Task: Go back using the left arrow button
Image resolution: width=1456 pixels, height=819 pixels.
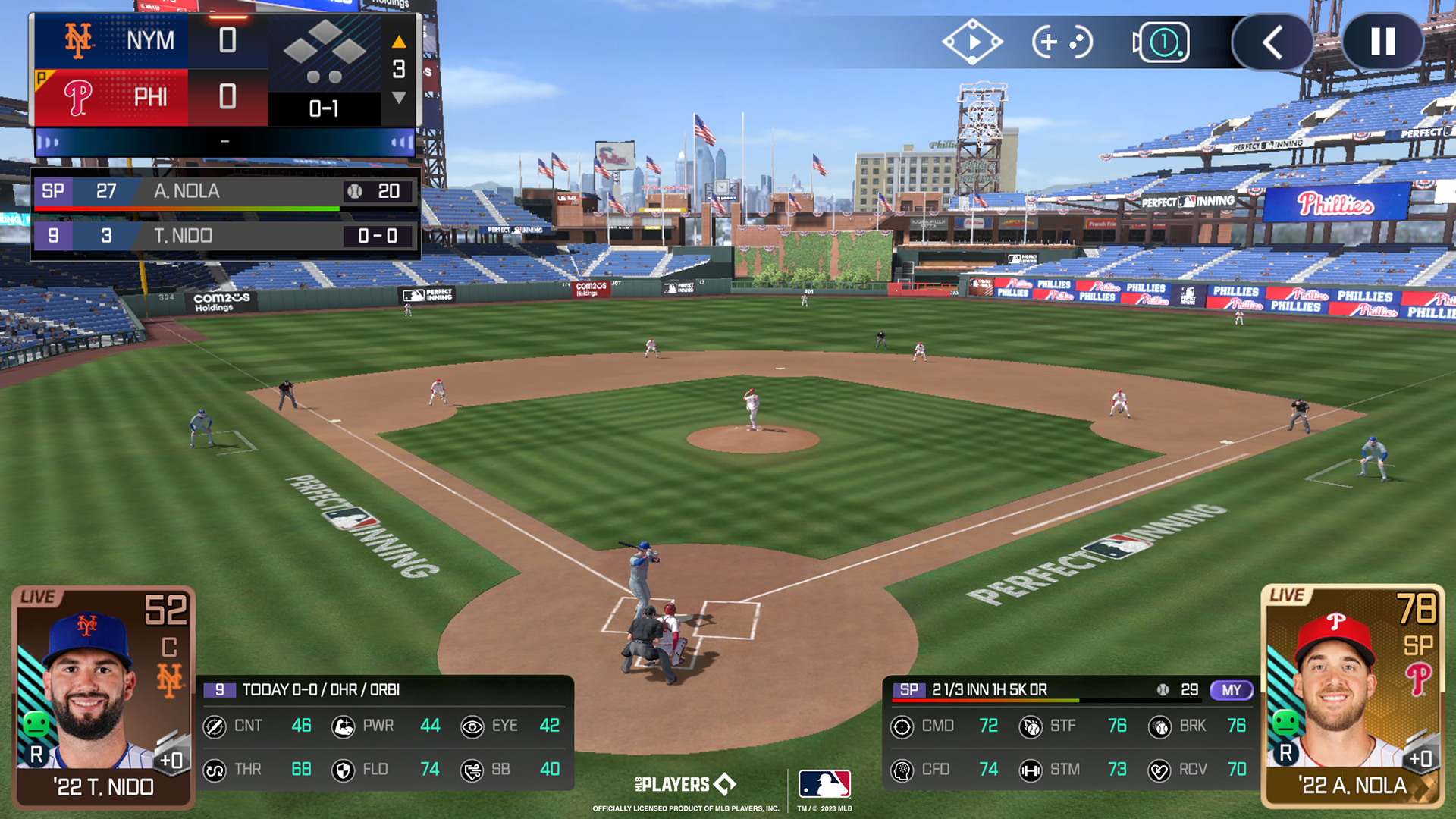Action: point(1272,42)
